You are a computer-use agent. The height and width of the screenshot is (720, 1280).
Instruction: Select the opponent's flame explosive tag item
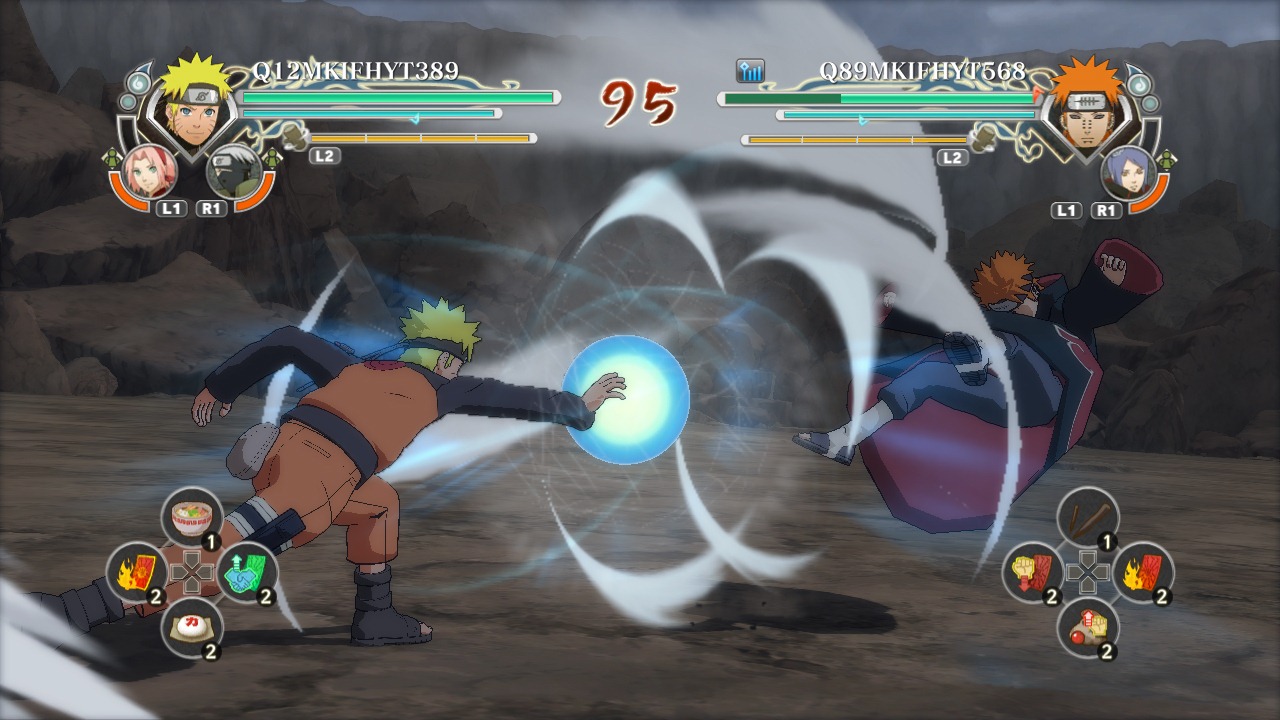pos(1142,572)
